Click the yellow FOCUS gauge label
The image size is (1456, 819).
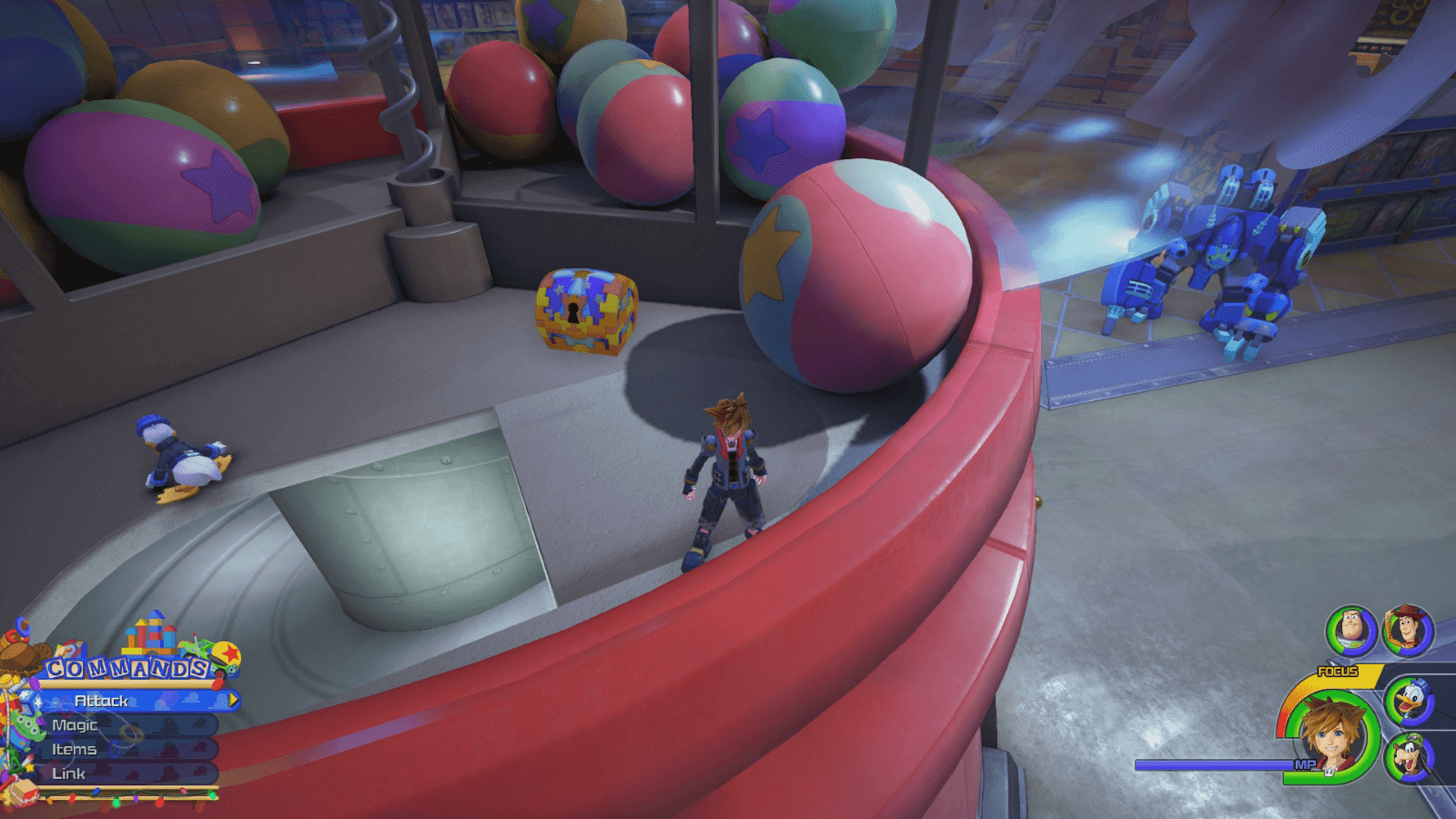(1336, 672)
